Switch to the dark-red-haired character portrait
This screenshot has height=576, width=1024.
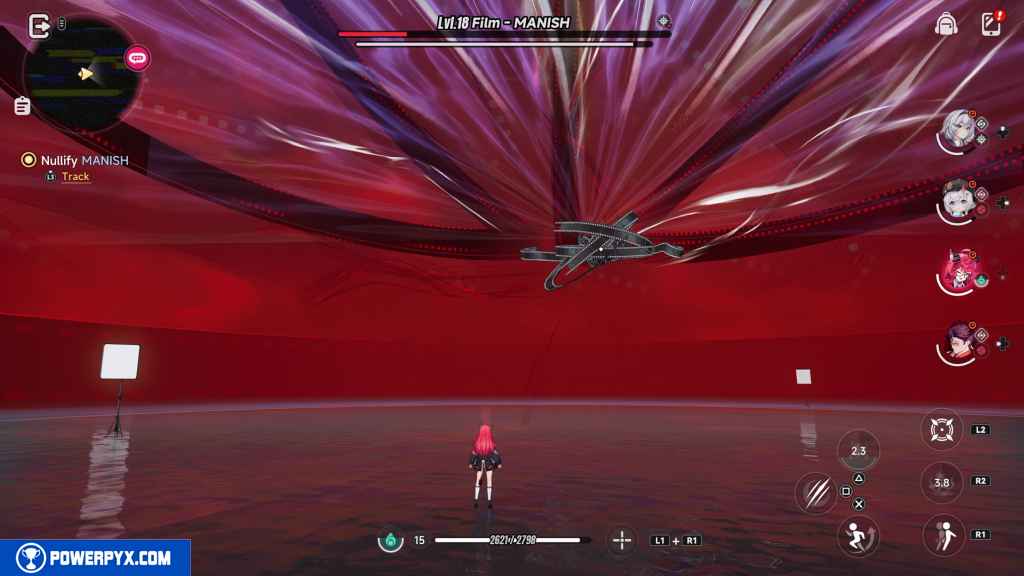[957, 343]
